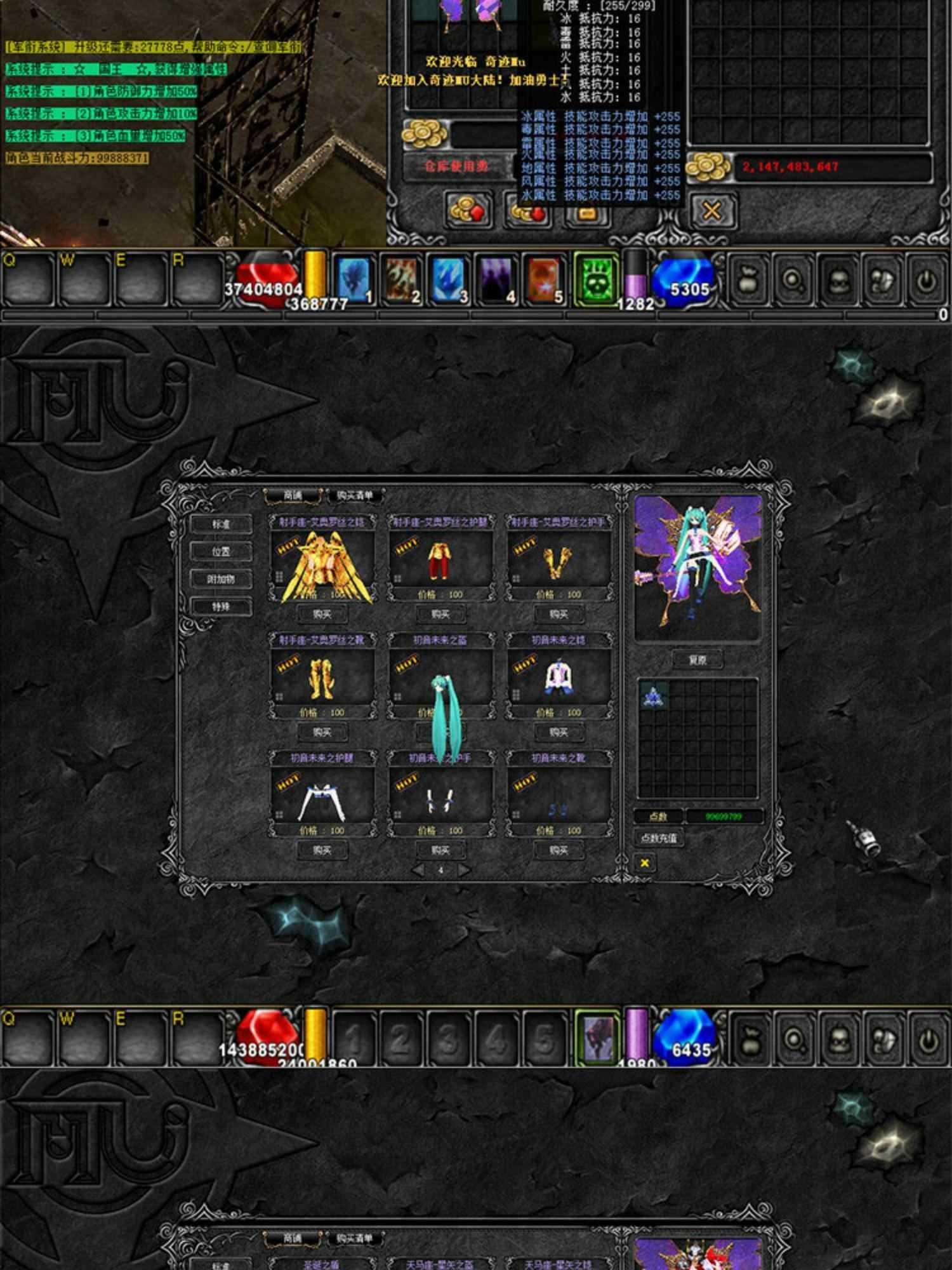Viewport: 952px width, 1270px height.
Task: Go to the previous shop page arrow
Action: (x=418, y=870)
